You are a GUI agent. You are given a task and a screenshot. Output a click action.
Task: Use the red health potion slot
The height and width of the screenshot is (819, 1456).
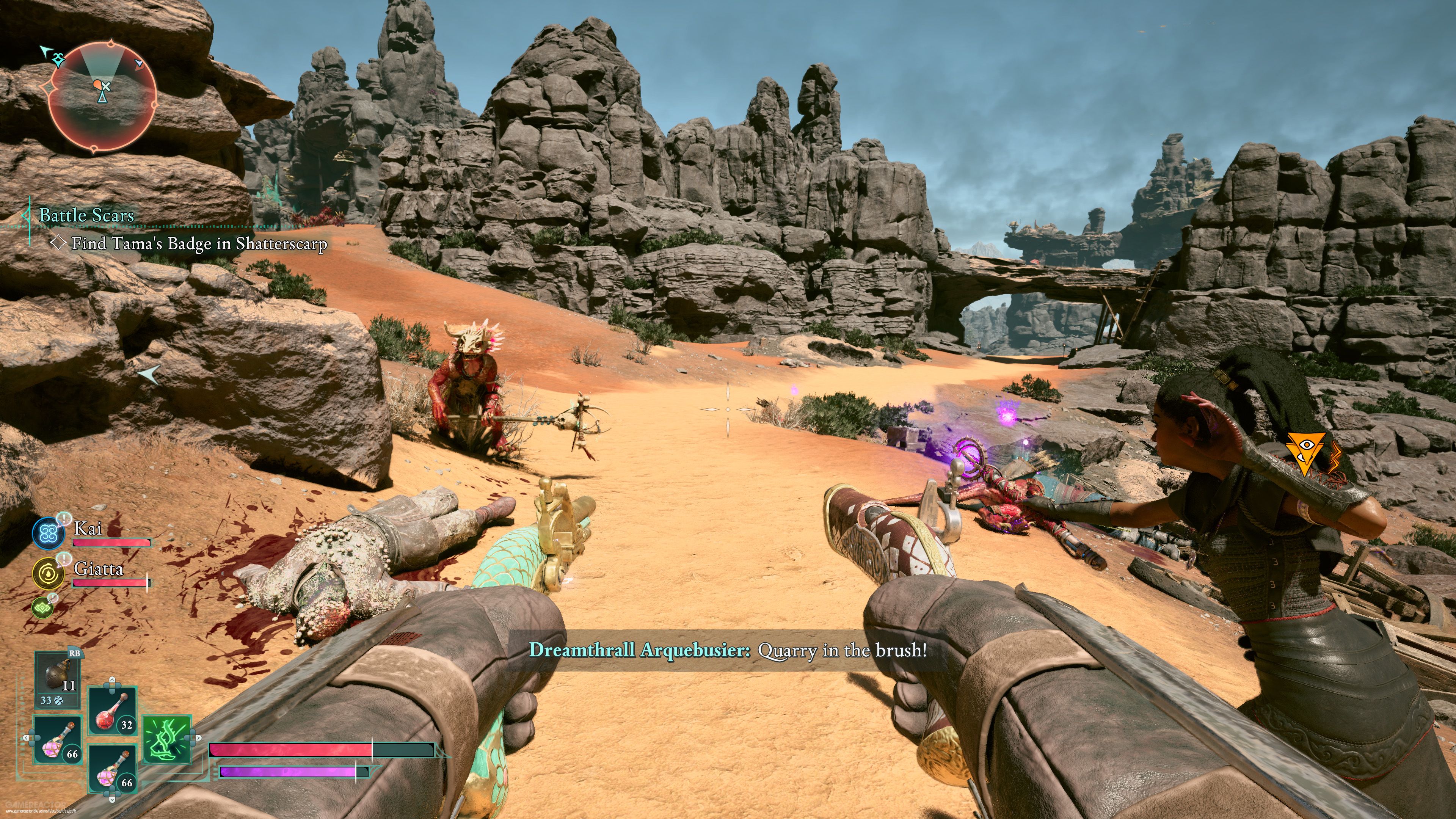(x=113, y=710)
